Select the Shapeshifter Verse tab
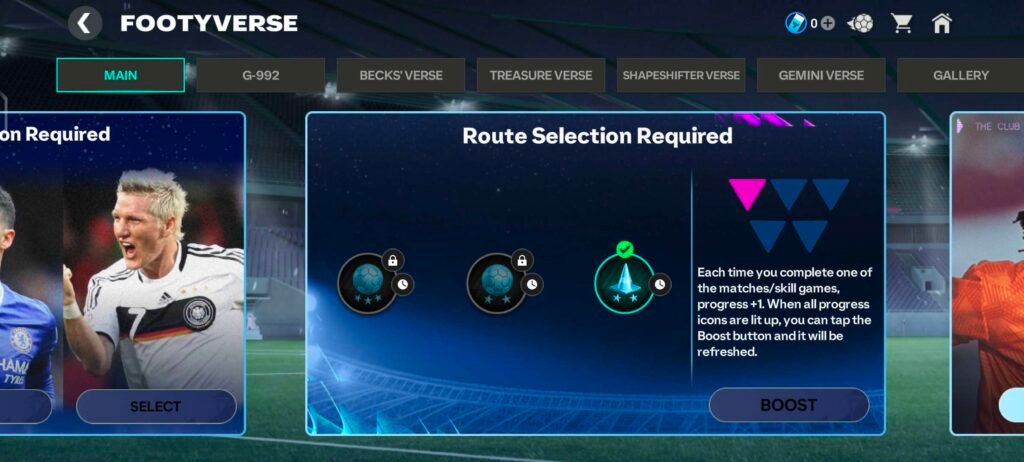1024x462 pixels. pyautogui.click(x=681, y=75)
